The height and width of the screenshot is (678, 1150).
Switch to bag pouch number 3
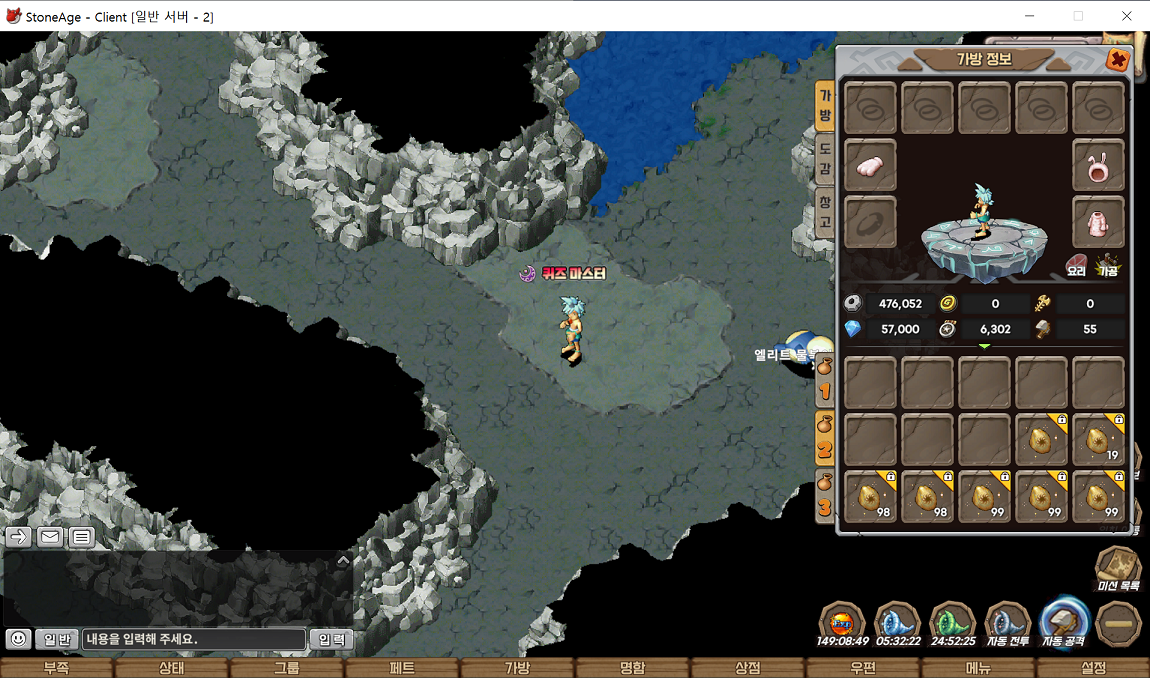[826, 497]
